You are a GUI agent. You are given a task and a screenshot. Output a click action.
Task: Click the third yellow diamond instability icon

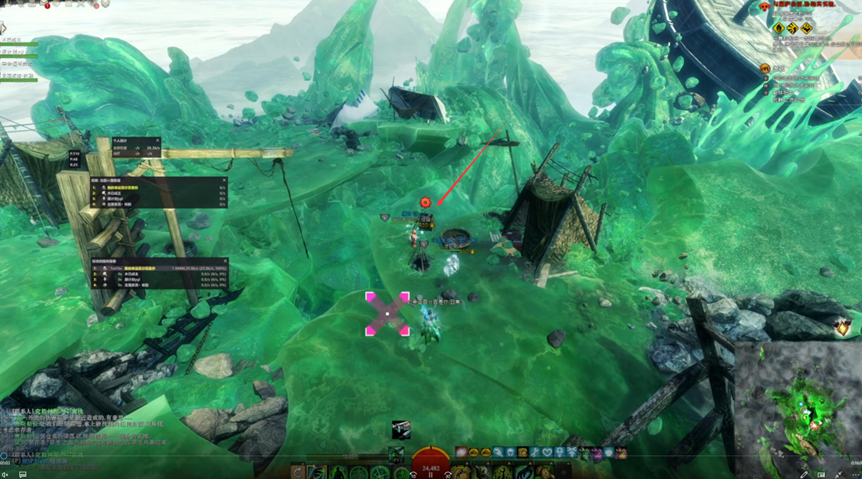[x=806, y=29]
